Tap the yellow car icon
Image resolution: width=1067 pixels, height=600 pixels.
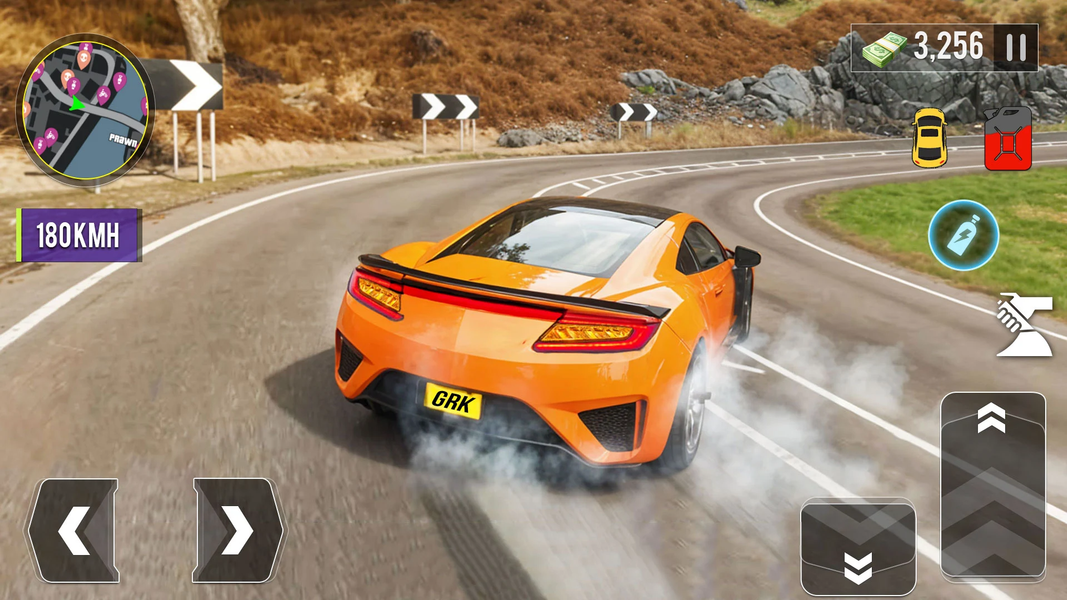pos(928,138)
